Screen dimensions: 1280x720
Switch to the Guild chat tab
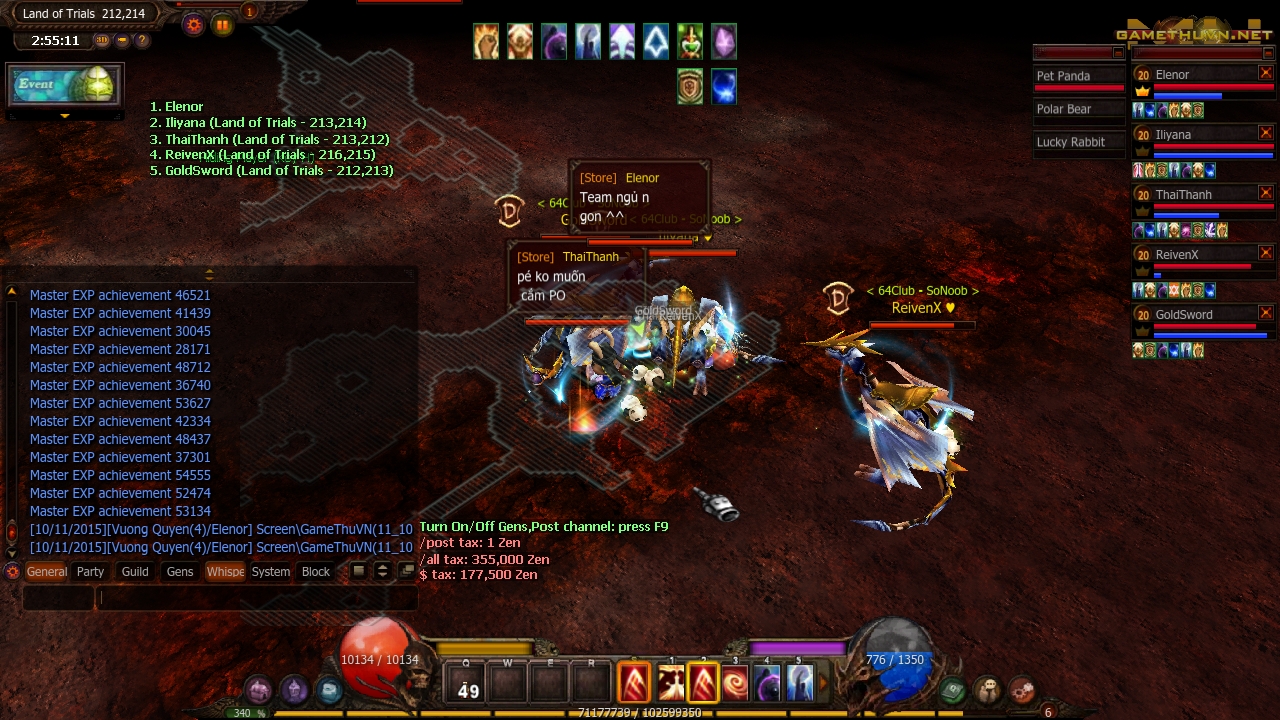click(134, 571)
